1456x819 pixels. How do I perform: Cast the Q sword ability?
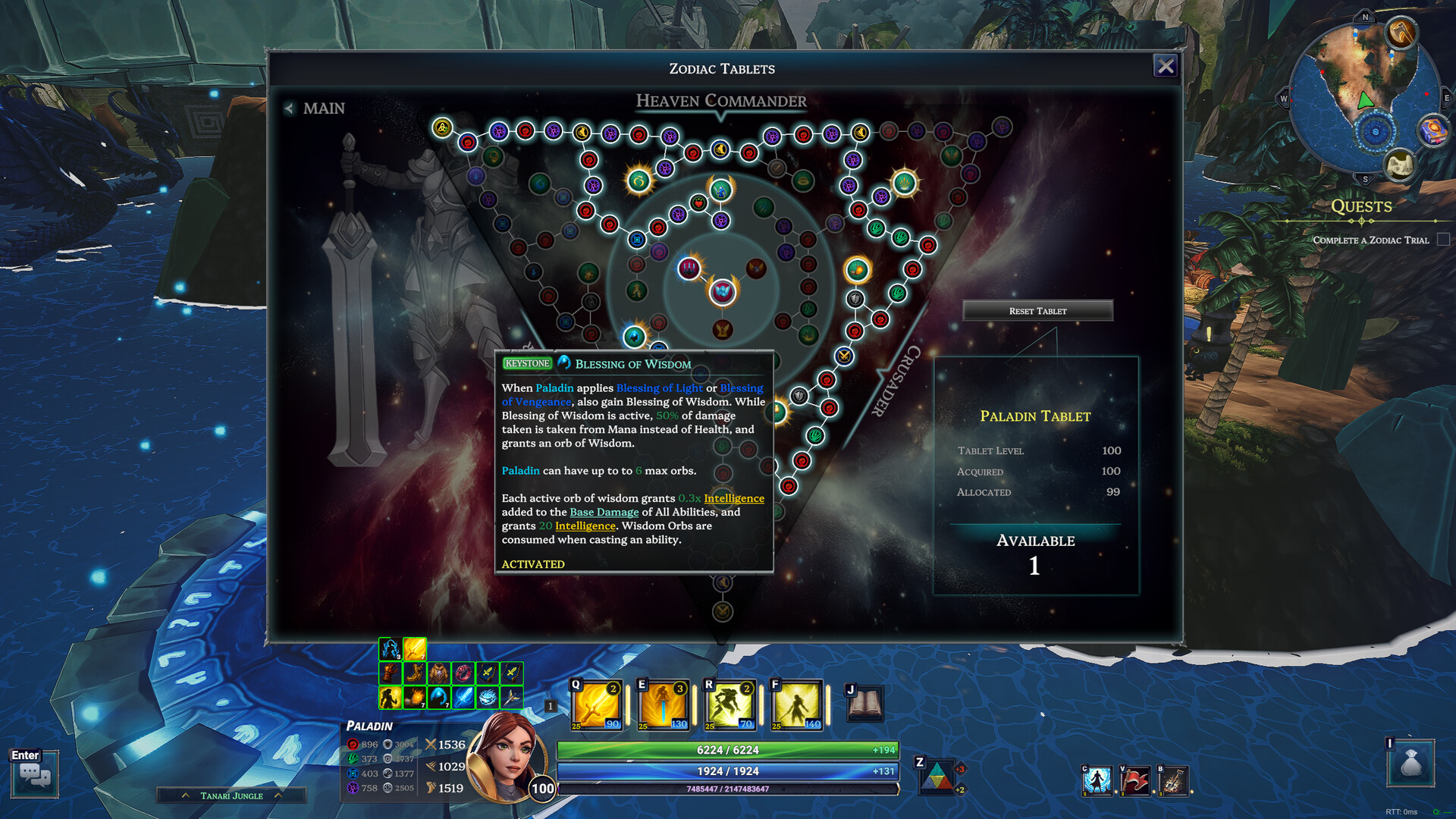click(x=595, y=705)
